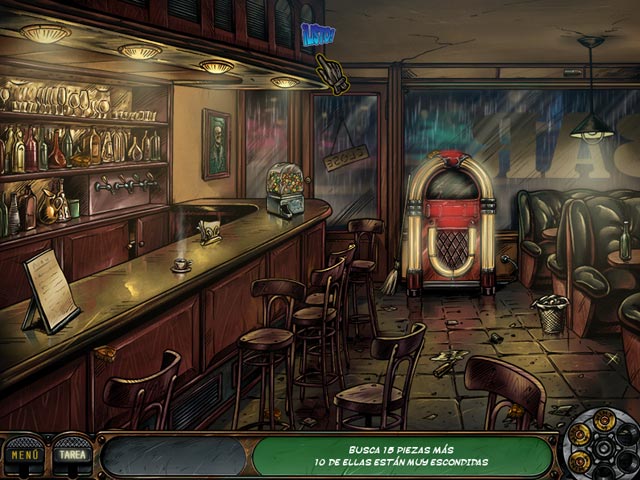Open the MENÚ button
The image size is (640, 480).
coord(22,454)
